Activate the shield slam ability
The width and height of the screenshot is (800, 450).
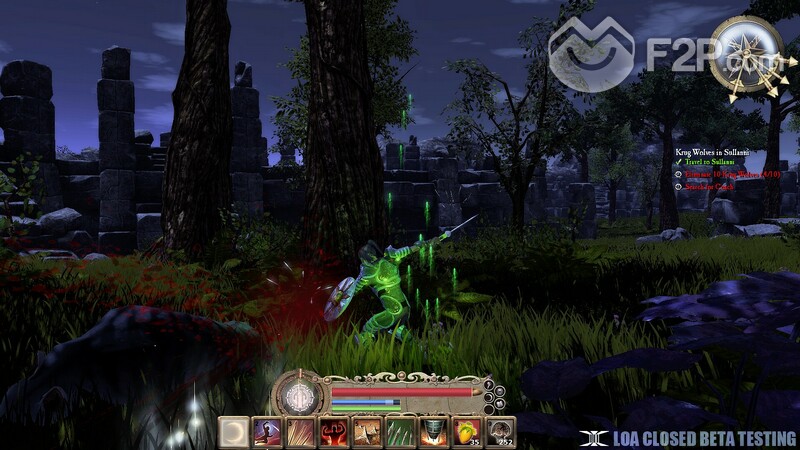coord(432,431)
